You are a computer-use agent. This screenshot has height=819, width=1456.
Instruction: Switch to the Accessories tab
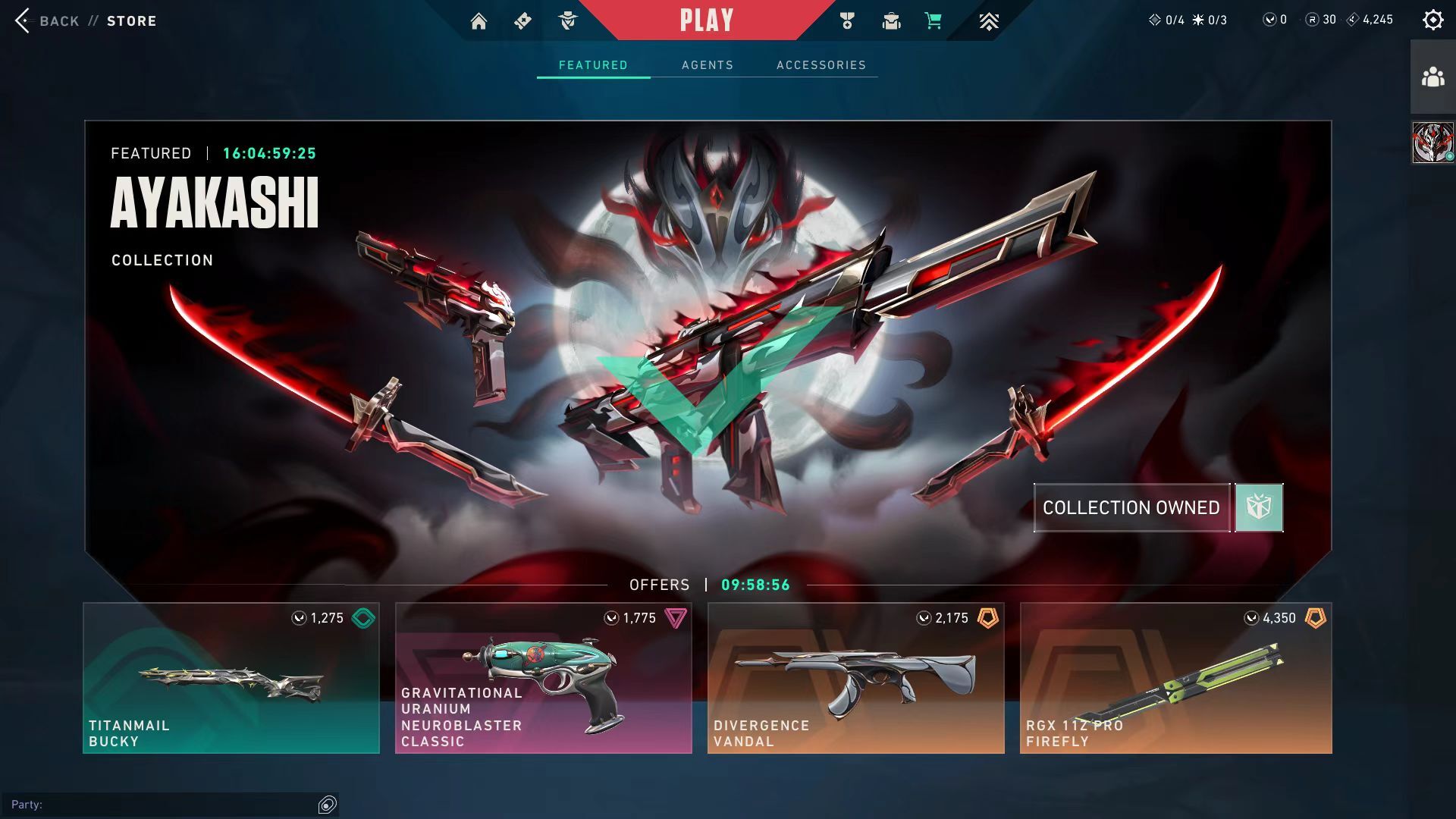click(821, 65)
